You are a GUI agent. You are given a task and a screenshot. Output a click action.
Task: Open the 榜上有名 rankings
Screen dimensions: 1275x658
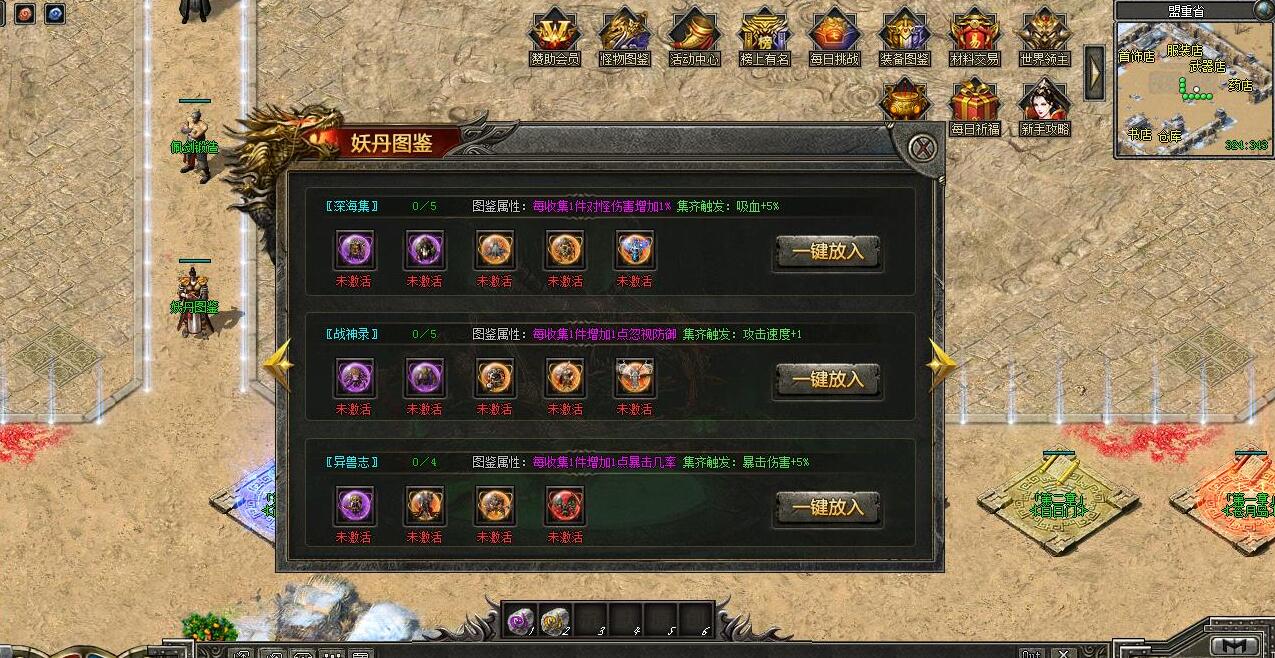pos(765,36)
